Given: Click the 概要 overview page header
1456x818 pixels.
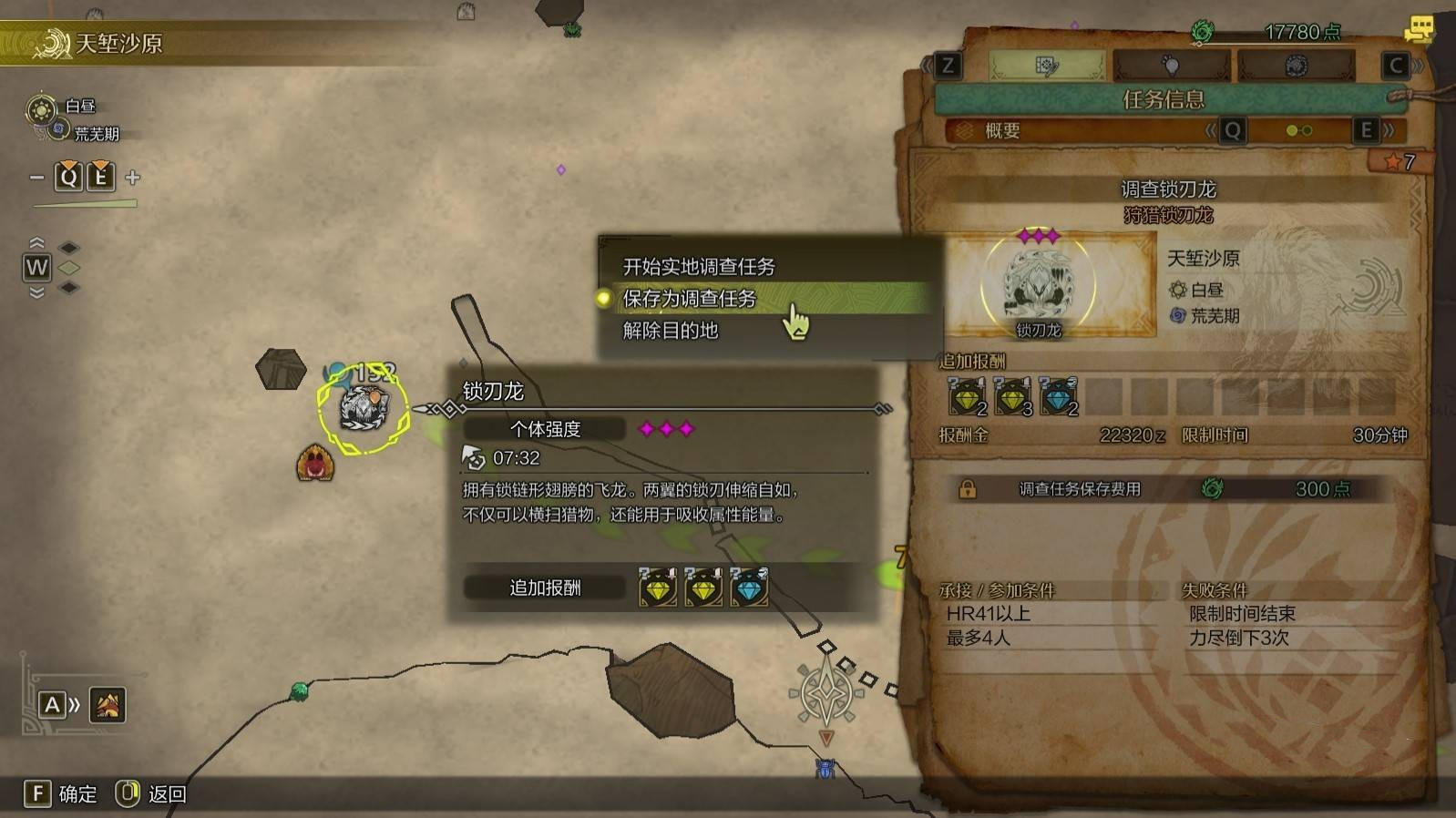Looking at the screenshot, I should pyautogui.click(x=1002, y=131).
